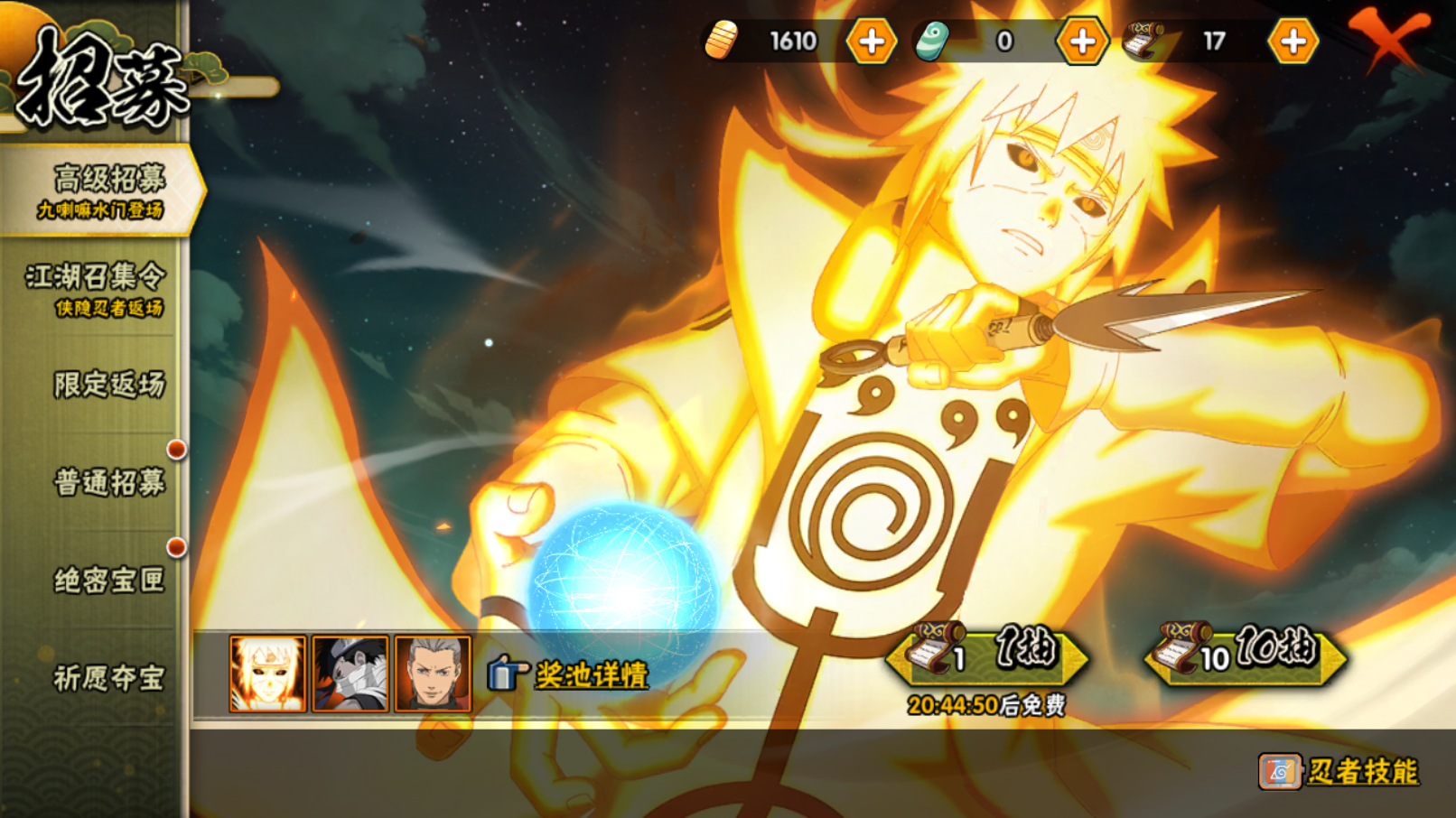View the 忍者技能 ninja skills

point(1340,771)
